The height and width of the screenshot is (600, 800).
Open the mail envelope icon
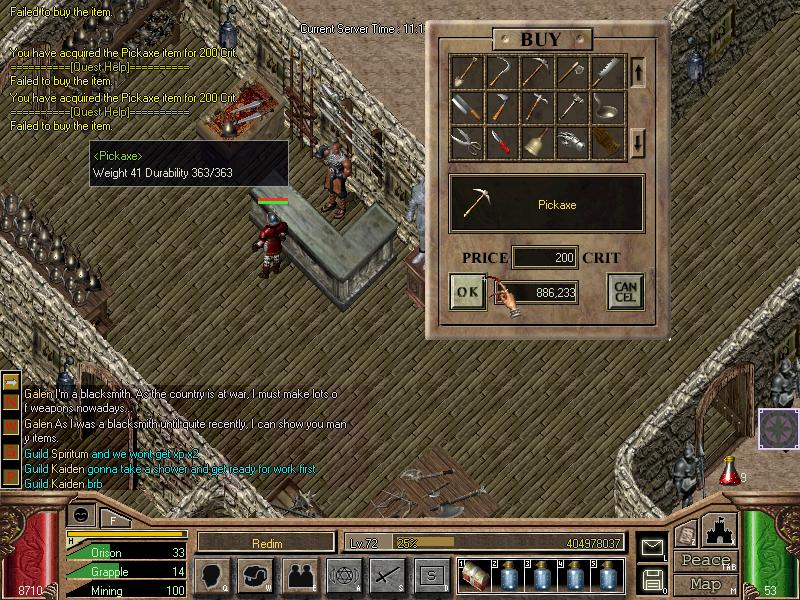click(652, 547)
